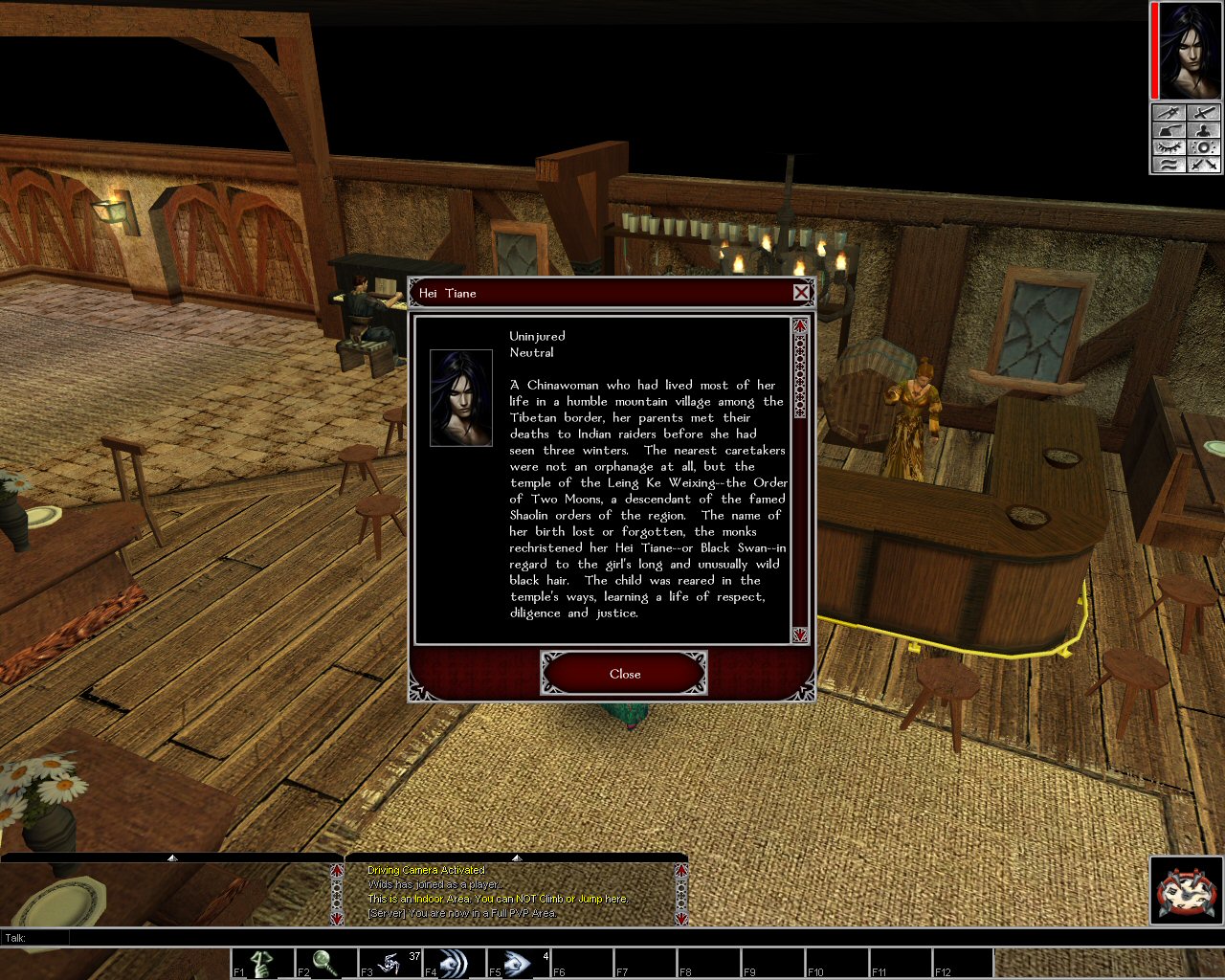Close the Hei Tiane window with the X
The image size is (1225, 980).
[x=801, y=293]
